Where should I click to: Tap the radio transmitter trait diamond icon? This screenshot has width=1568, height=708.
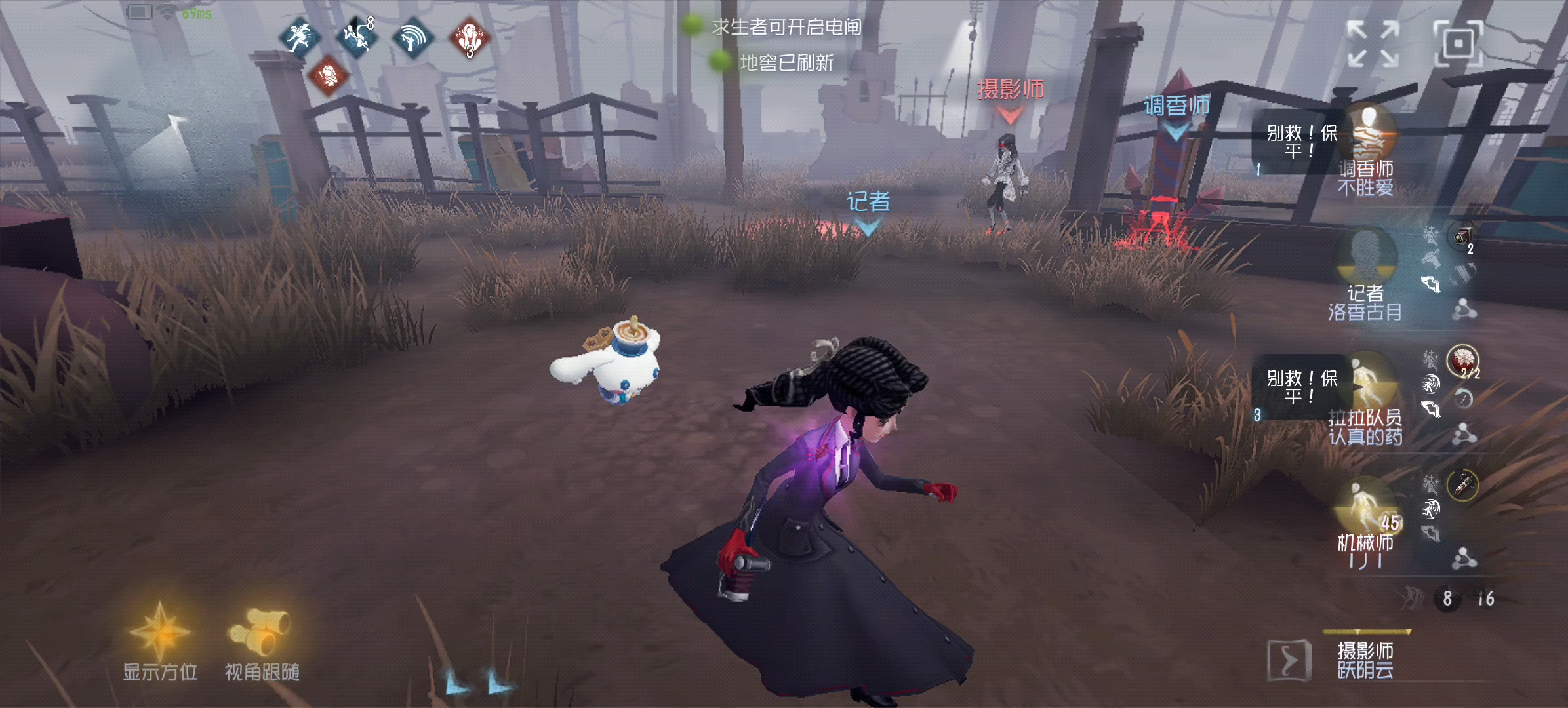pyautogui.click(x=412, y=37)
